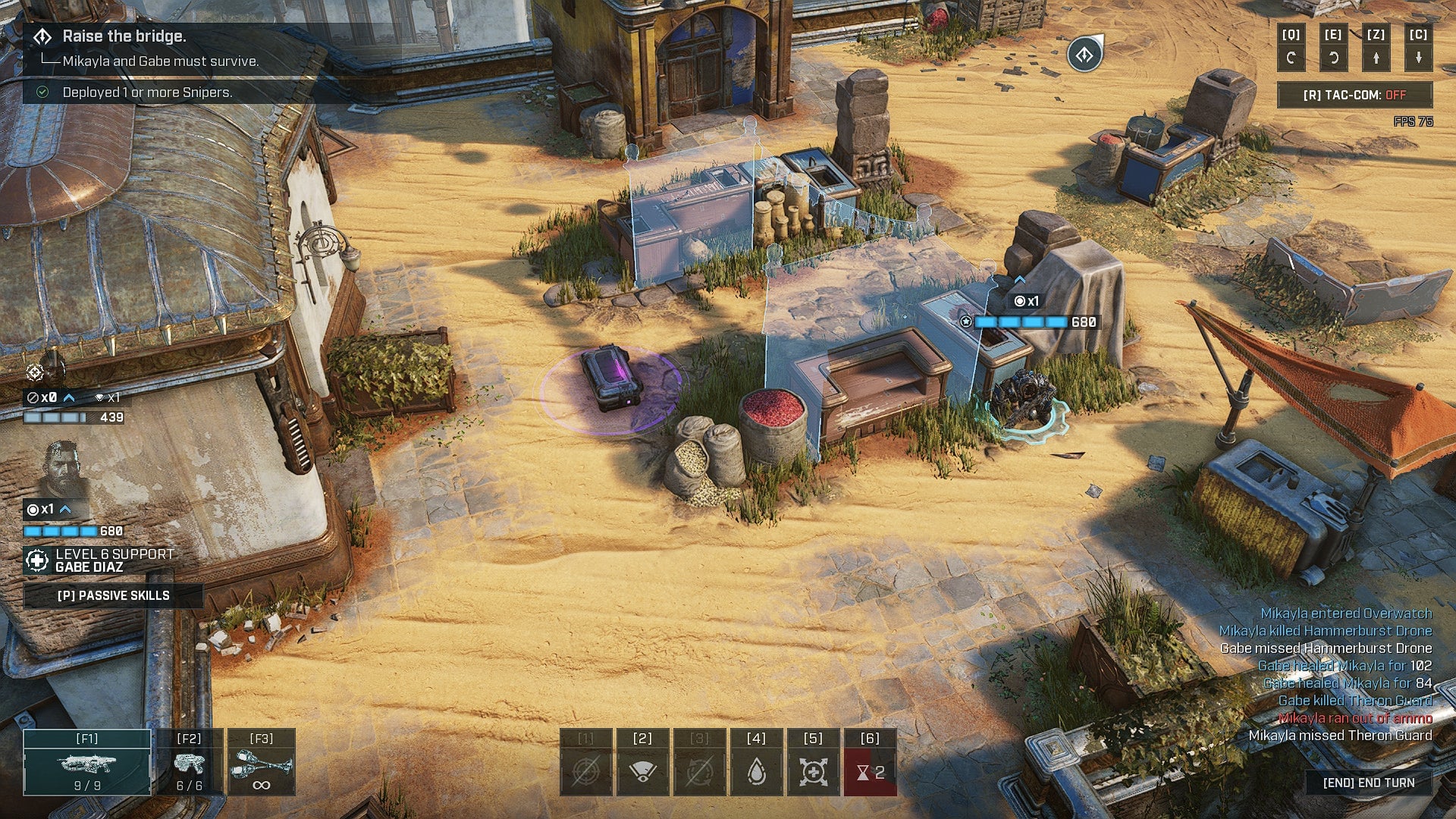
Task: Select the Stim grenade slot
Action: click(261, 762)
